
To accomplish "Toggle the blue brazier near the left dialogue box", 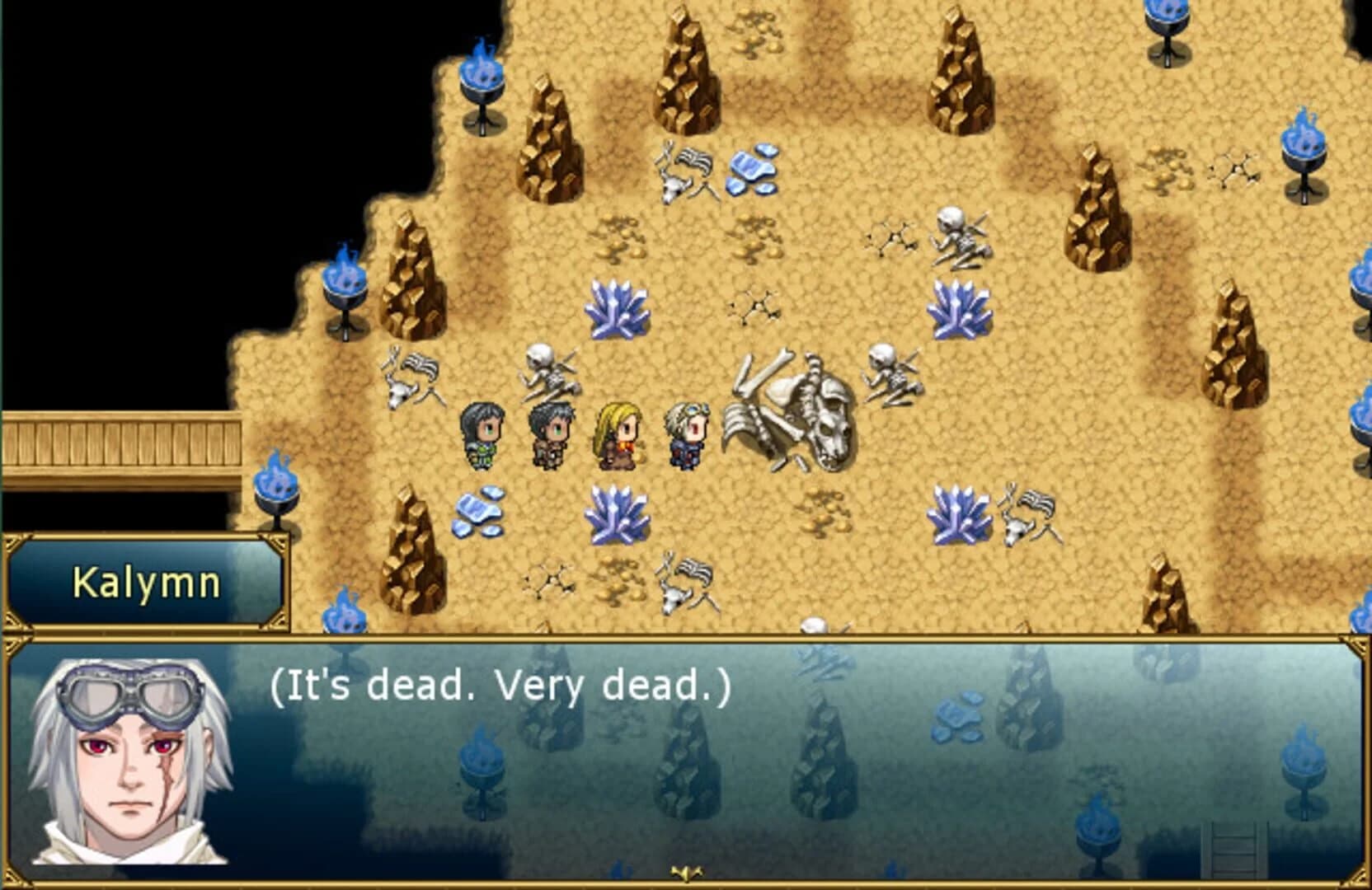I will 276,494.
